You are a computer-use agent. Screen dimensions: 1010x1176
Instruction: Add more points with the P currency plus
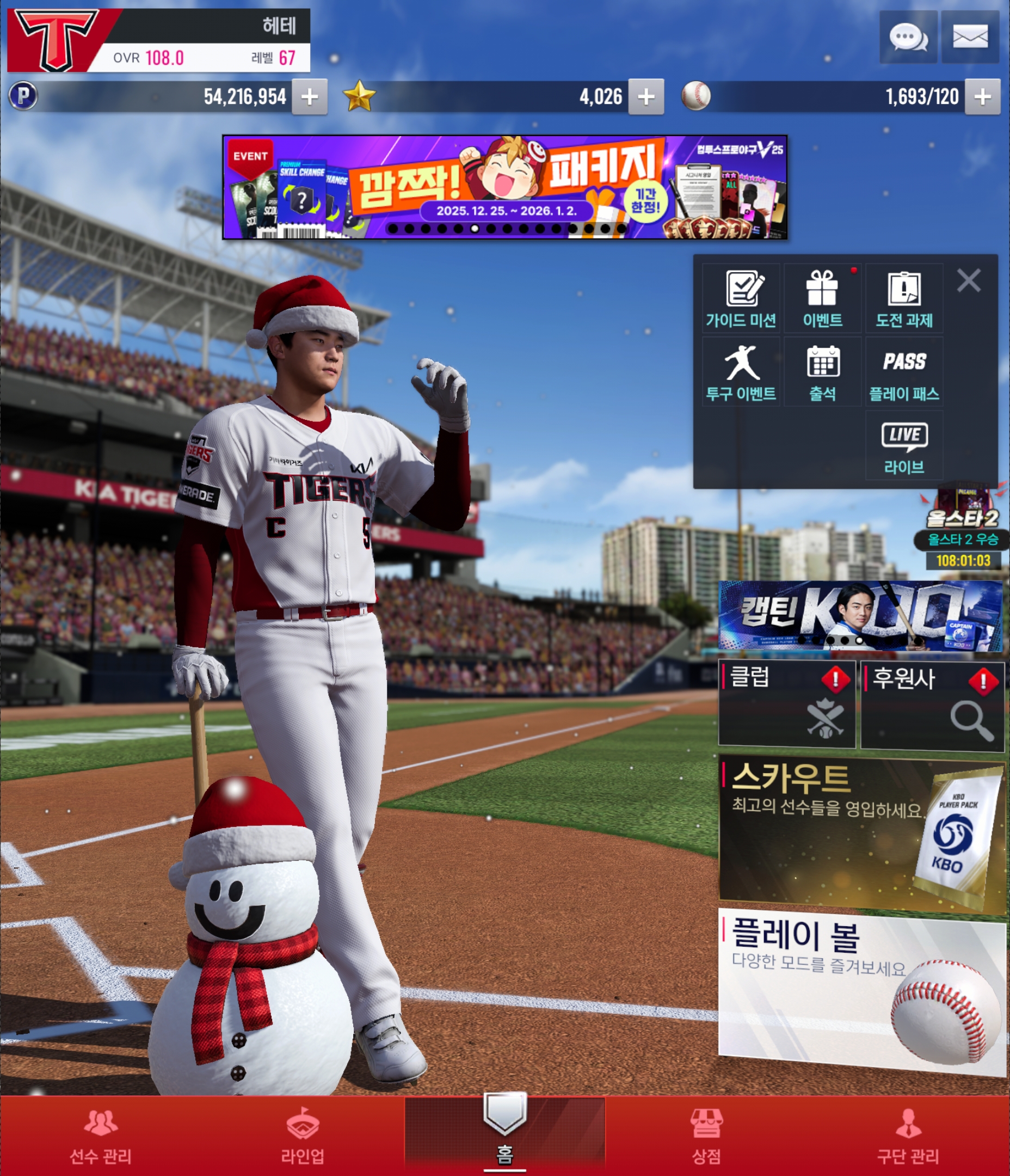(x=309, y=97)
